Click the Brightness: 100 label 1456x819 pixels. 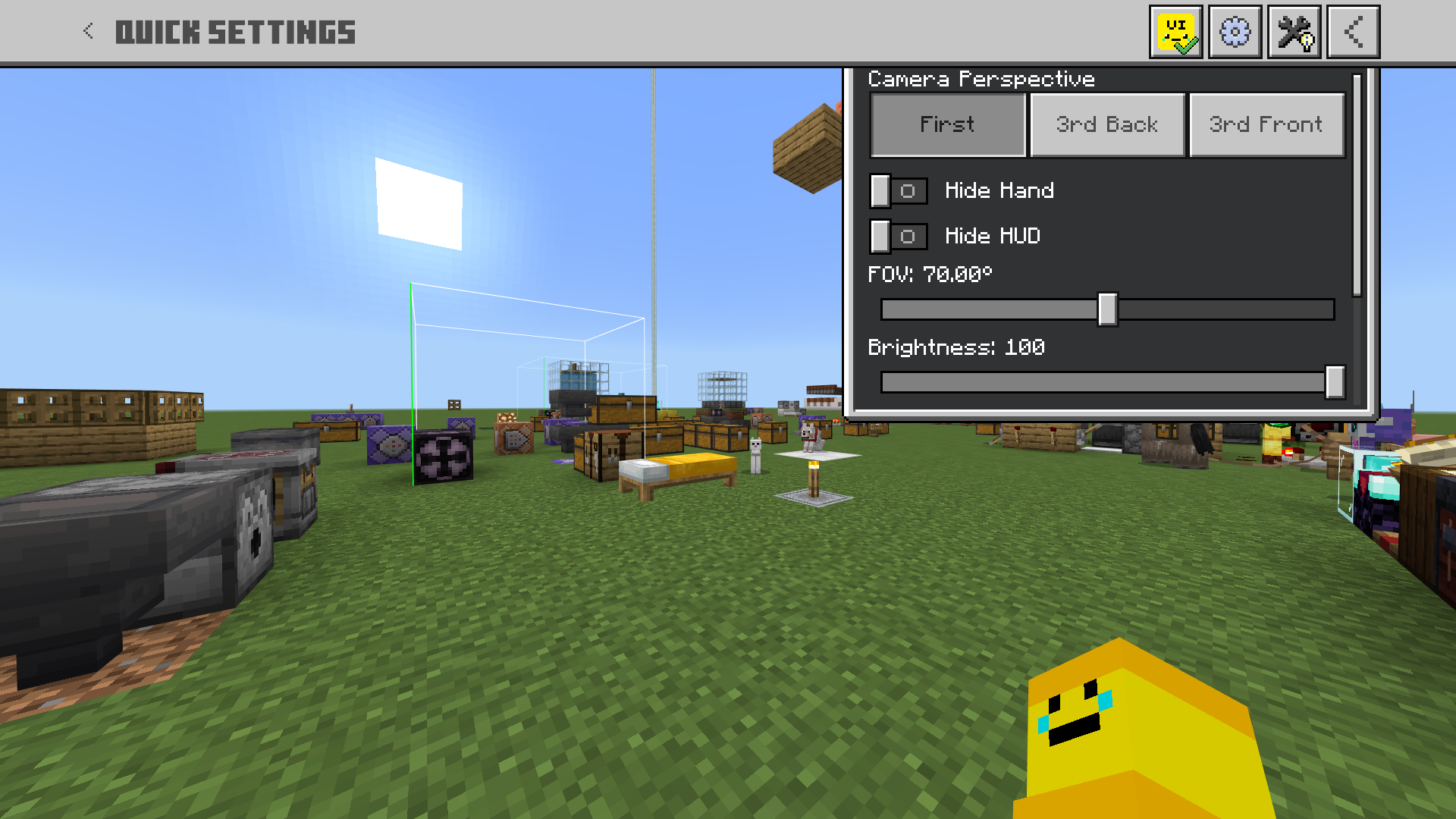pyautogui.click(x=957, y=347)
